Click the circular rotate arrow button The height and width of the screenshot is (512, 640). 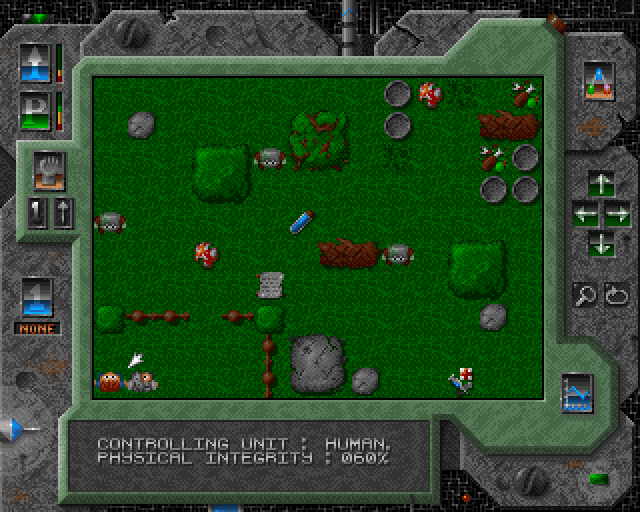[x=615, y=295]
